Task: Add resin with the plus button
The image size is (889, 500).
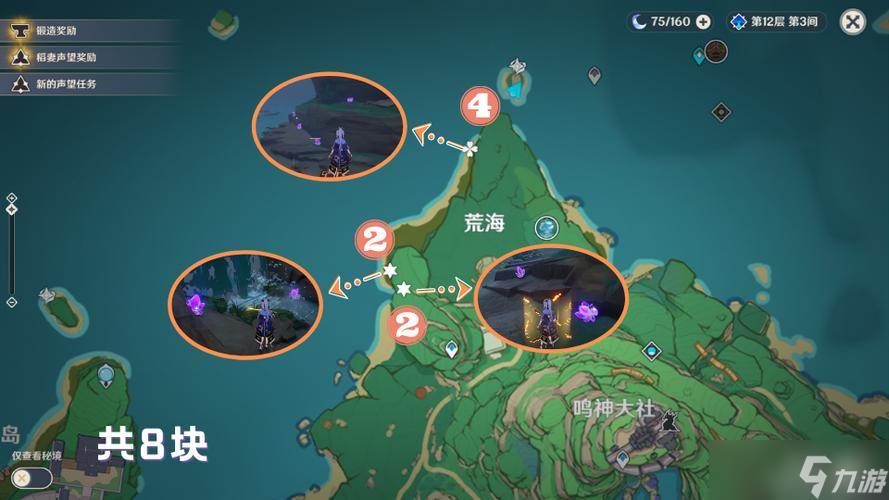Action: (703, 22)
